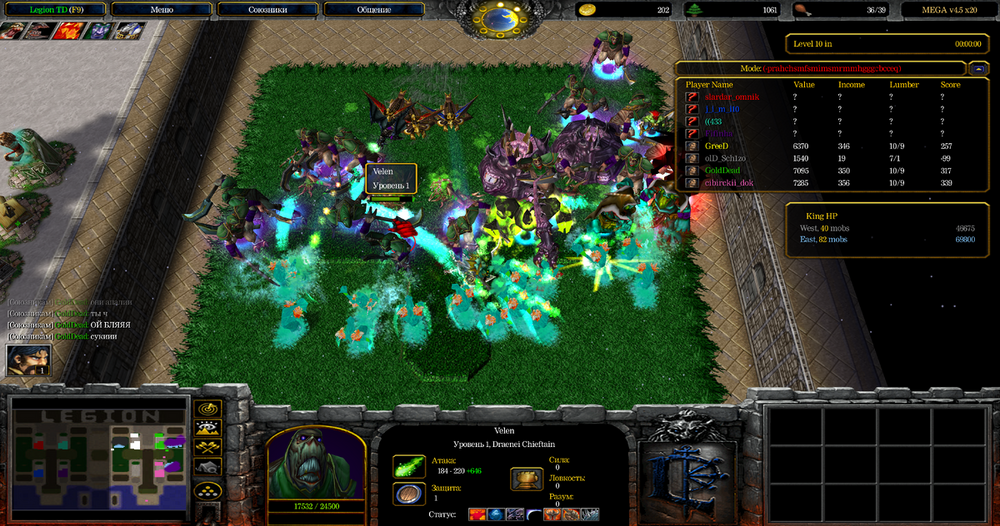1000x526 pixels.
Task: Open the Меню game menu
Action: coord(161,10)
